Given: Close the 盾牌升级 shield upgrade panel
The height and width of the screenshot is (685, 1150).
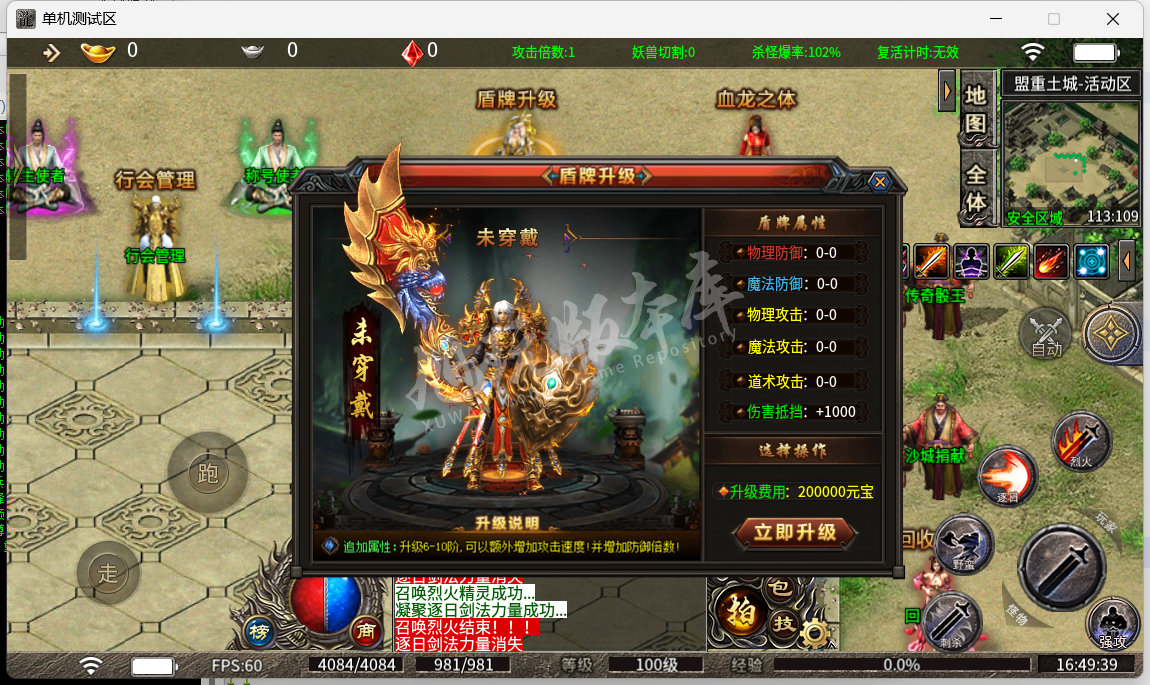Looking at the screenshot, I should point(879,182).
